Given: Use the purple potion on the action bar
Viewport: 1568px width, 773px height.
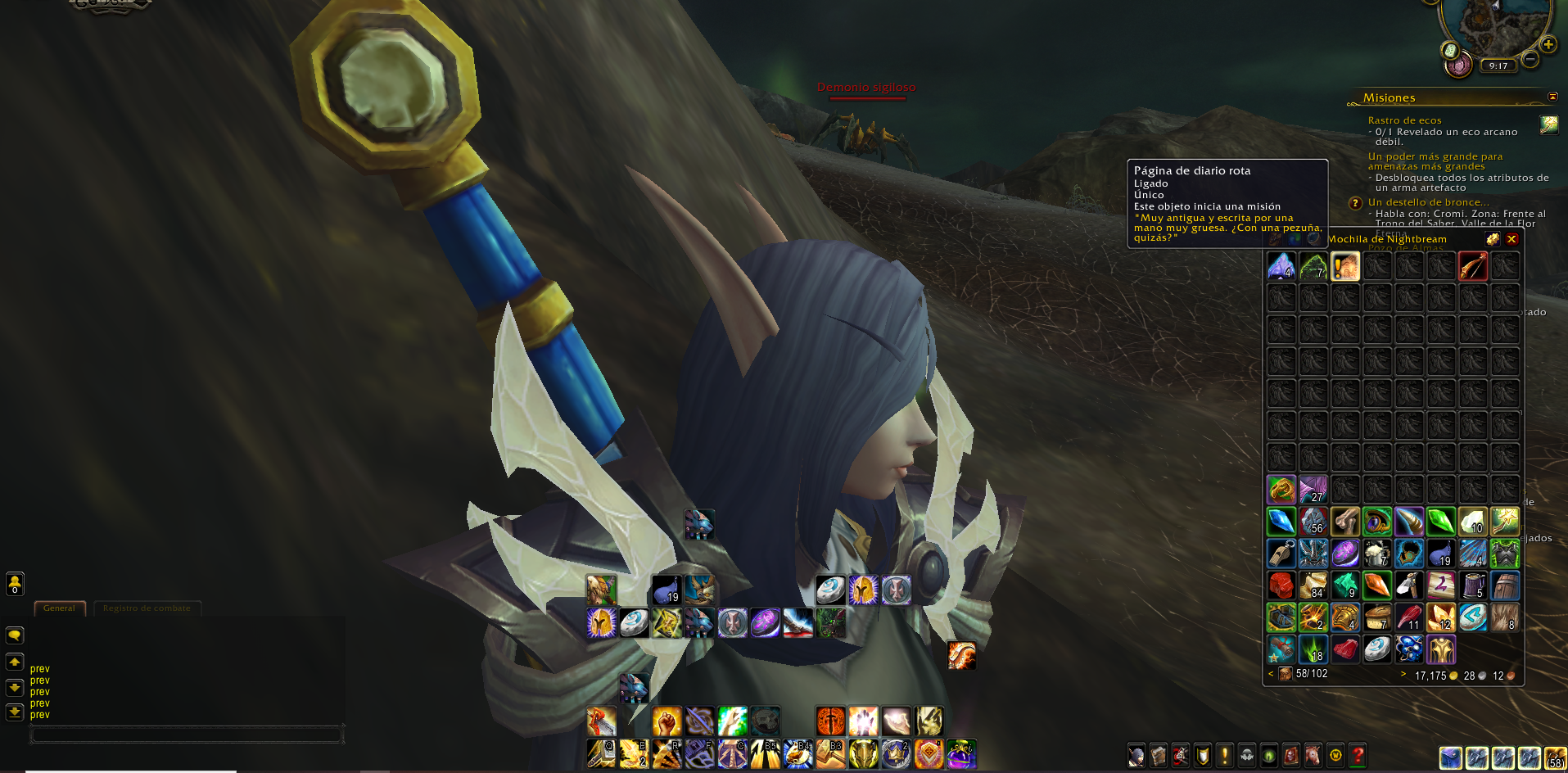Looking at the screenshot, I should (x=961, y=754).
